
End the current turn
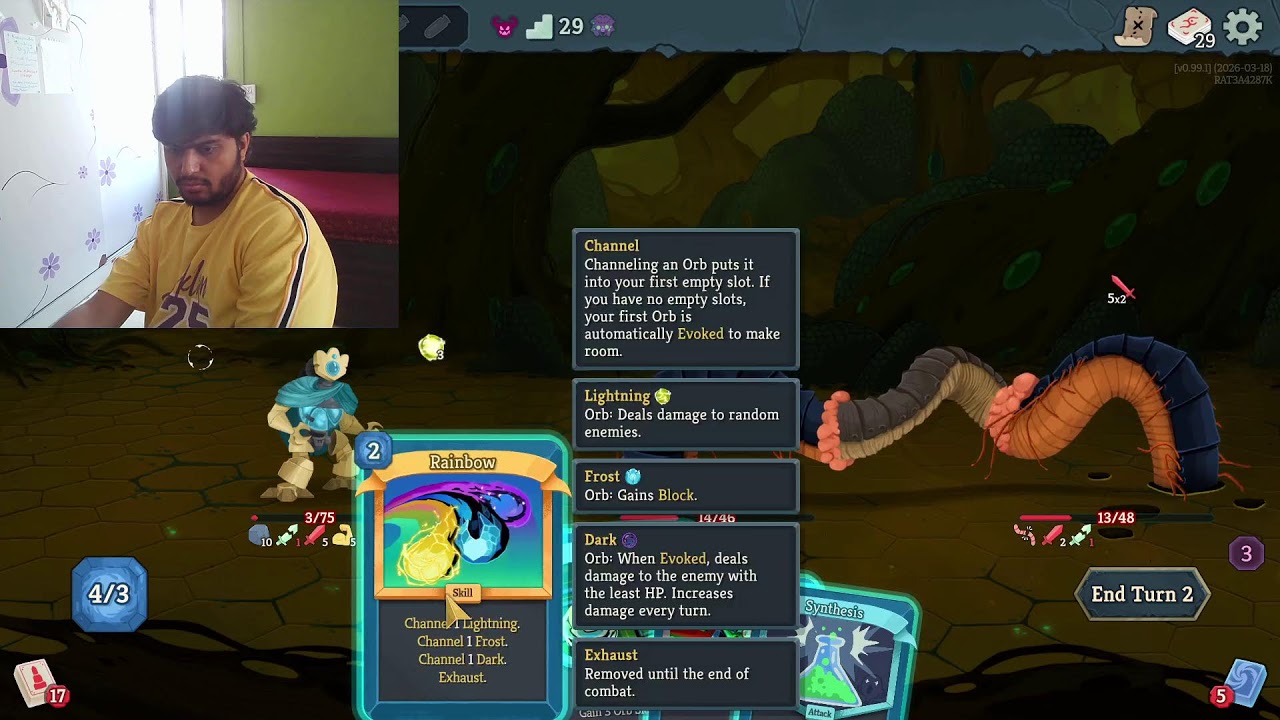click(1141, 594)
